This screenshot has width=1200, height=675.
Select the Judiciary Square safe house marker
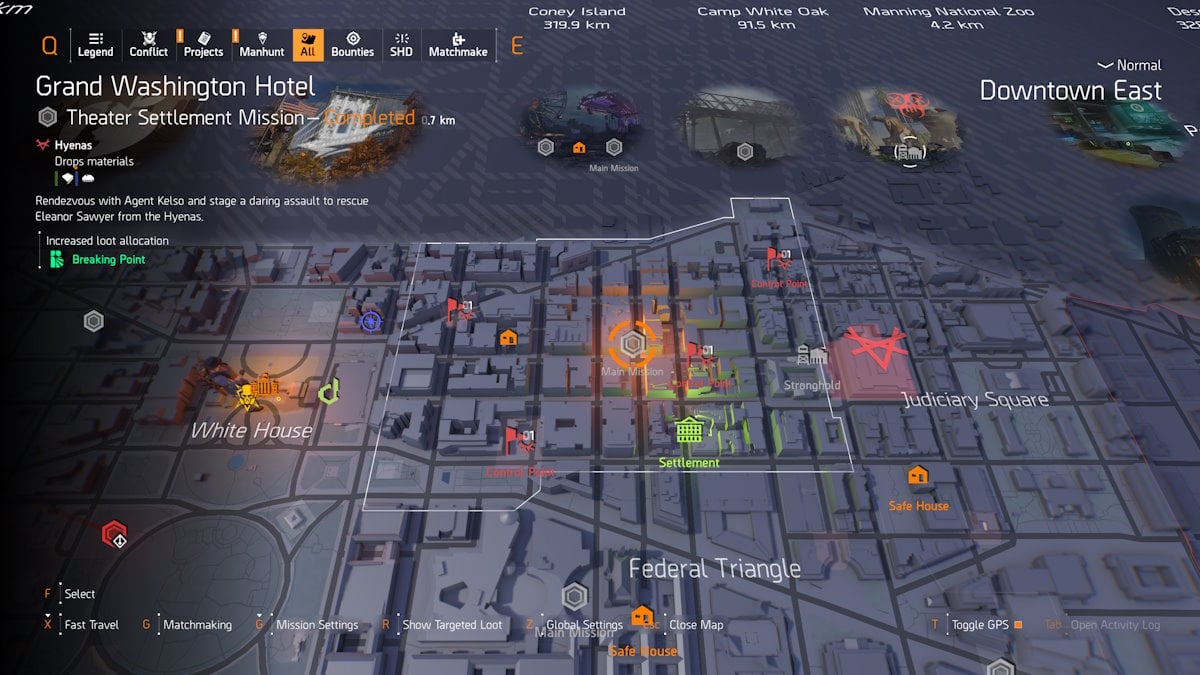coord(918,476)
